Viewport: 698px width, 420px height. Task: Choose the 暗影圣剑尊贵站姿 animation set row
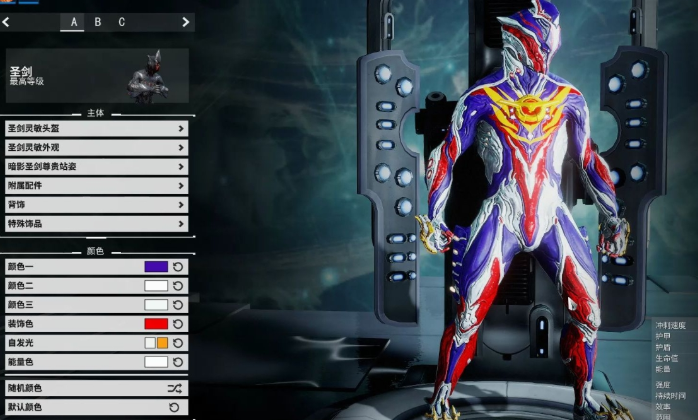tap(96, 166)
